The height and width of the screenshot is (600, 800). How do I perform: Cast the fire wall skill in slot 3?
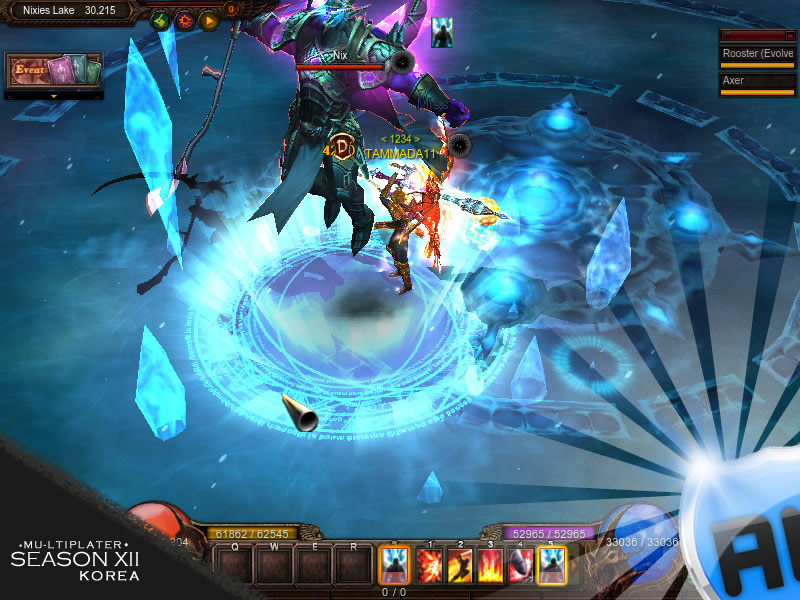(x=490, y=566)
